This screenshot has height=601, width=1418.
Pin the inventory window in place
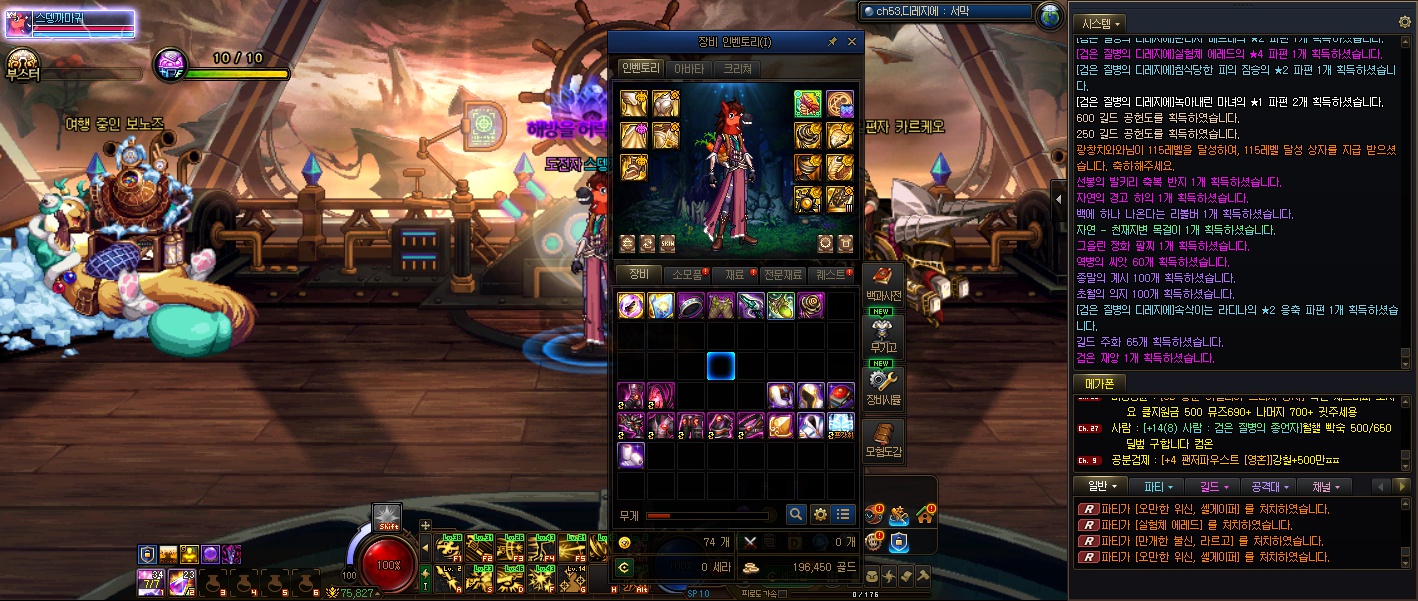[832, 42]
